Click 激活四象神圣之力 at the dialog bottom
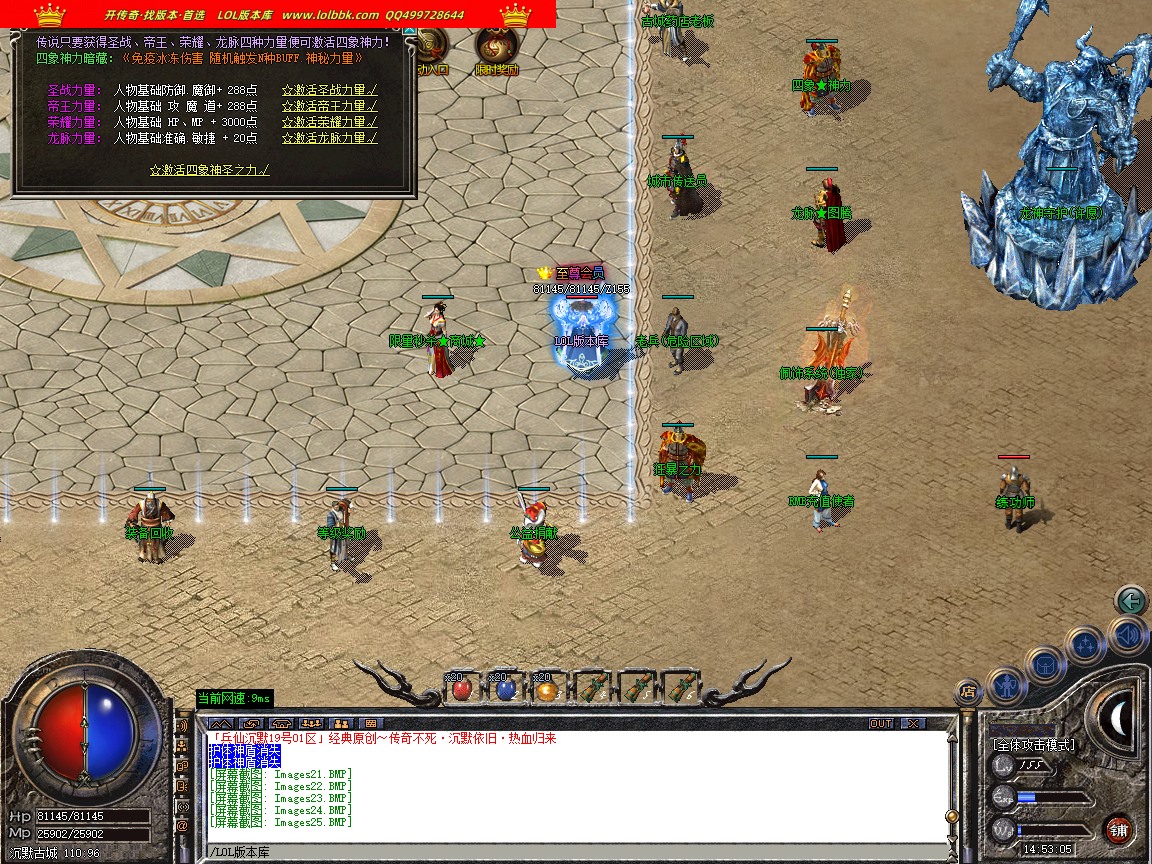Viewport: 1152px width, 864px height. (209, 170)
